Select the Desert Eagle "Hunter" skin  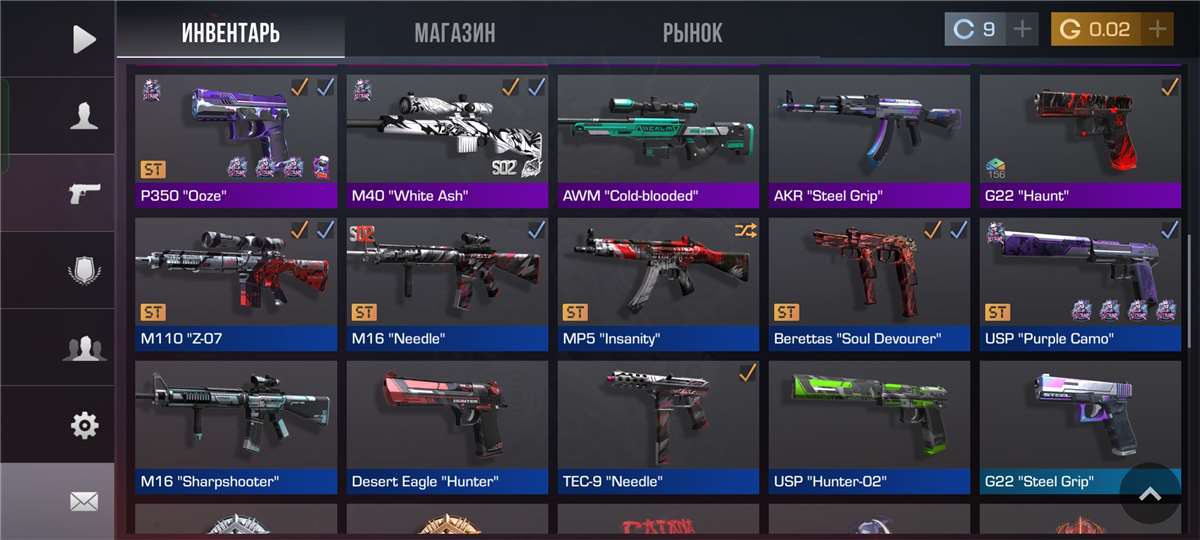point(447,427)
